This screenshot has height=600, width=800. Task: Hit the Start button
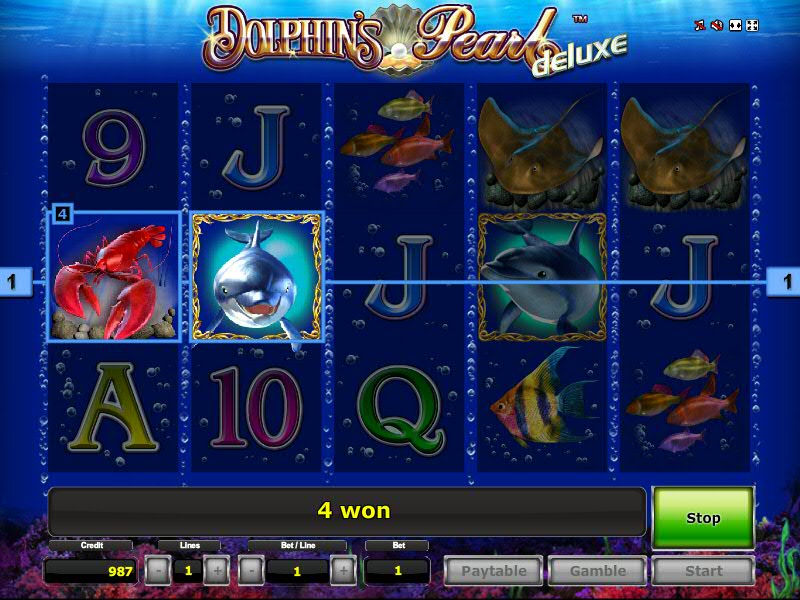[x=702, y=571]
